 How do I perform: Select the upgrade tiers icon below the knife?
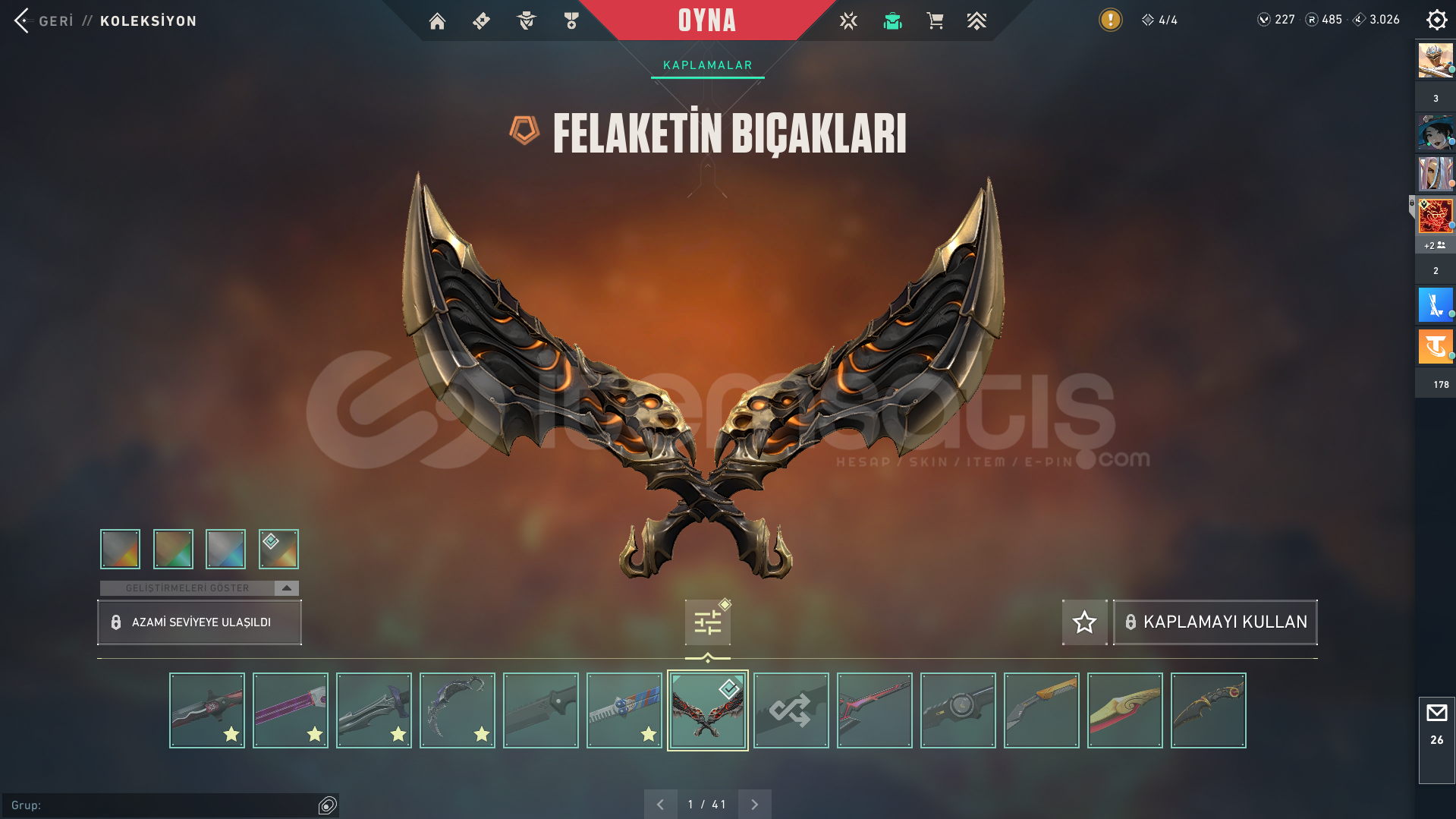[x=706, y=622]
